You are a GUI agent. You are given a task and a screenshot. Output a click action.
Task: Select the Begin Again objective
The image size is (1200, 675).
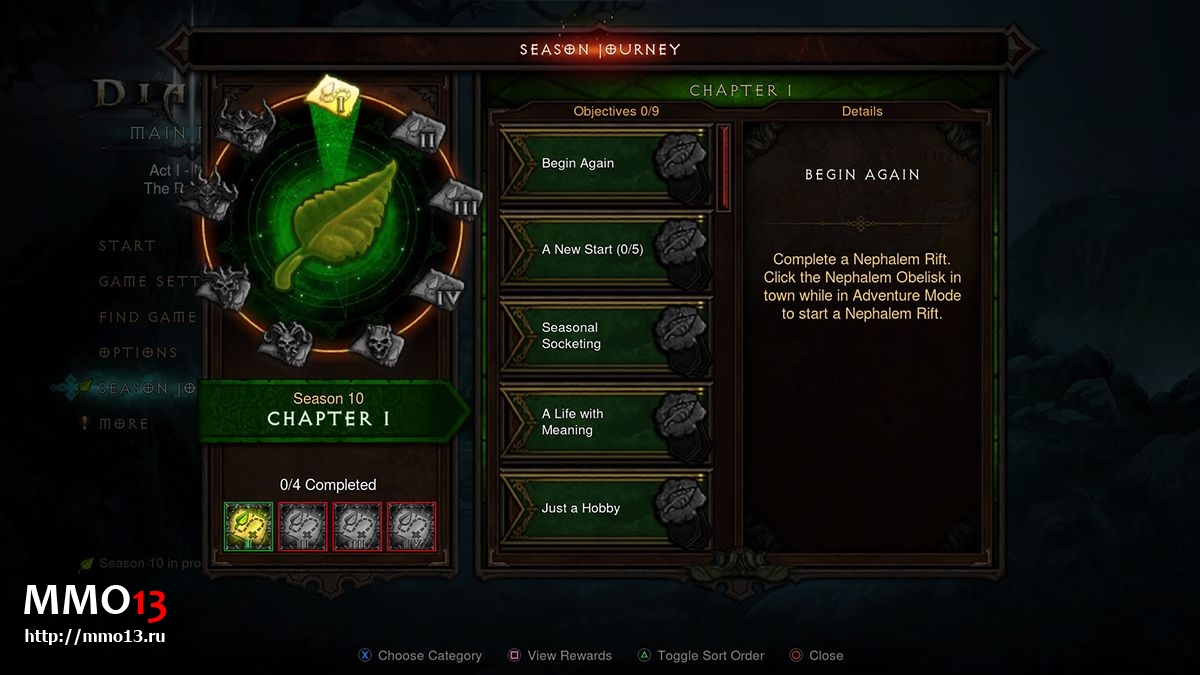tap(605, 164)
